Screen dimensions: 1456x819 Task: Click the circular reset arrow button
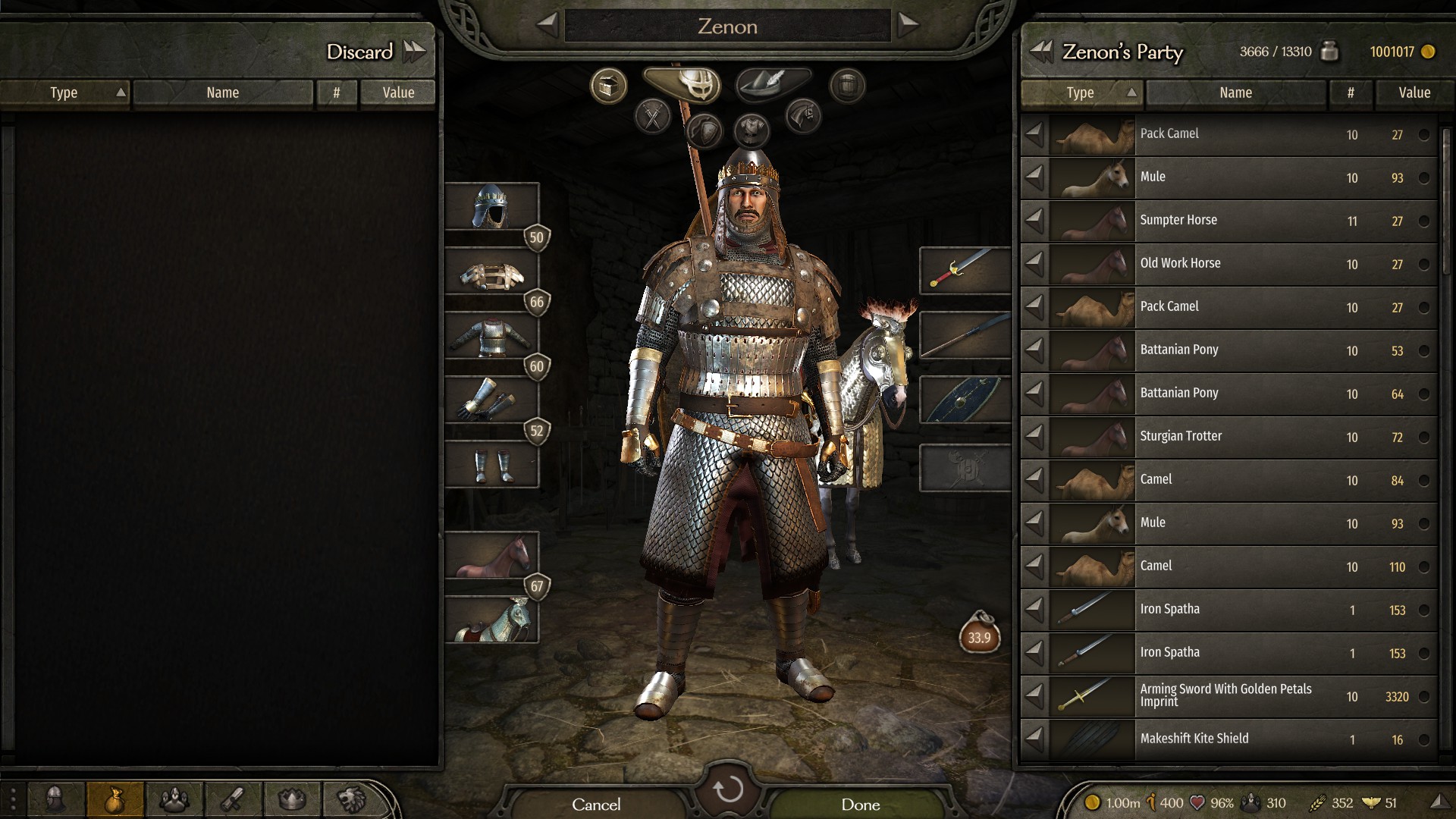(x=728, y=789)
